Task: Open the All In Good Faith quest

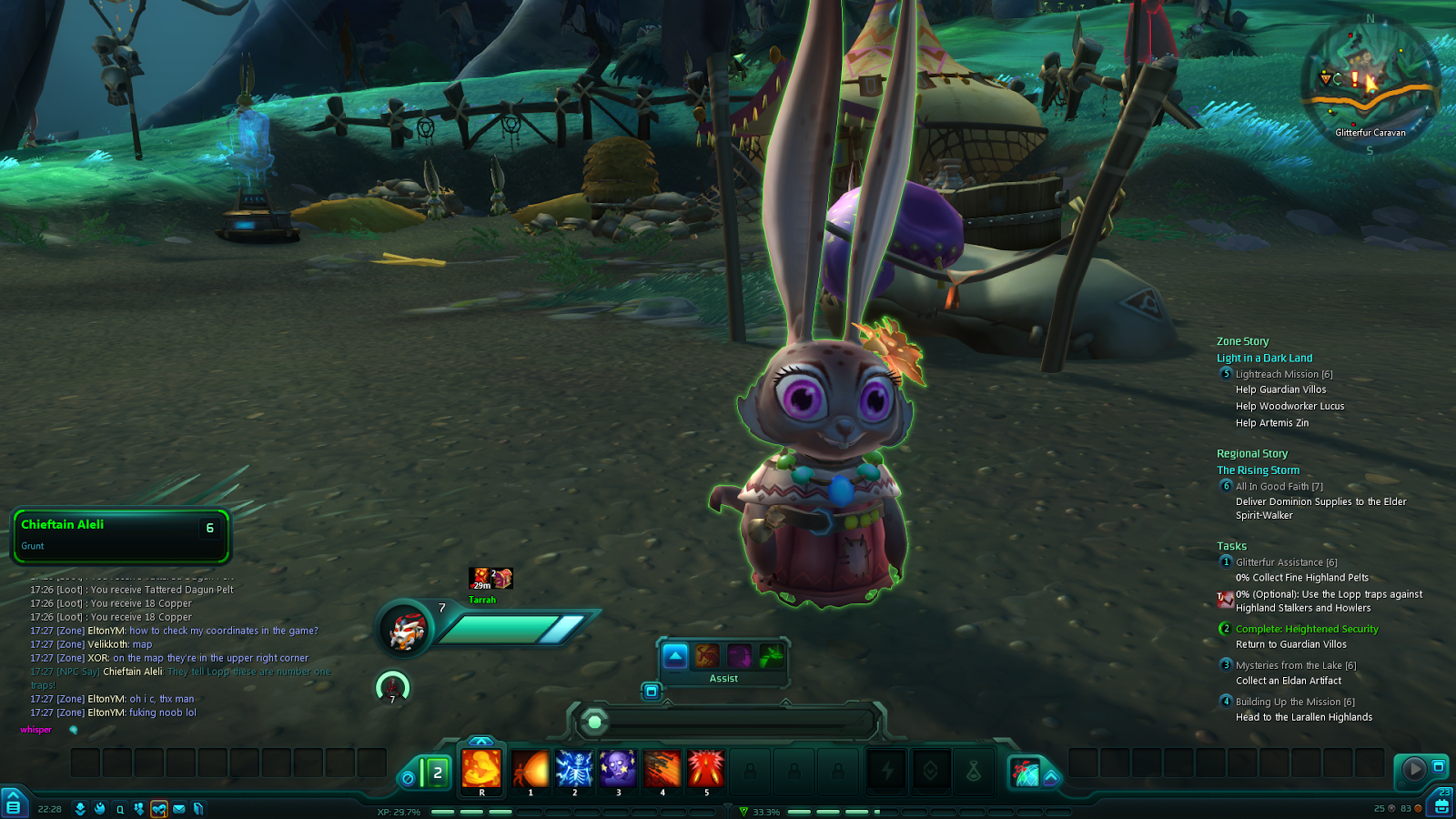Action: pyautogui.click(x=1279, y=487)
